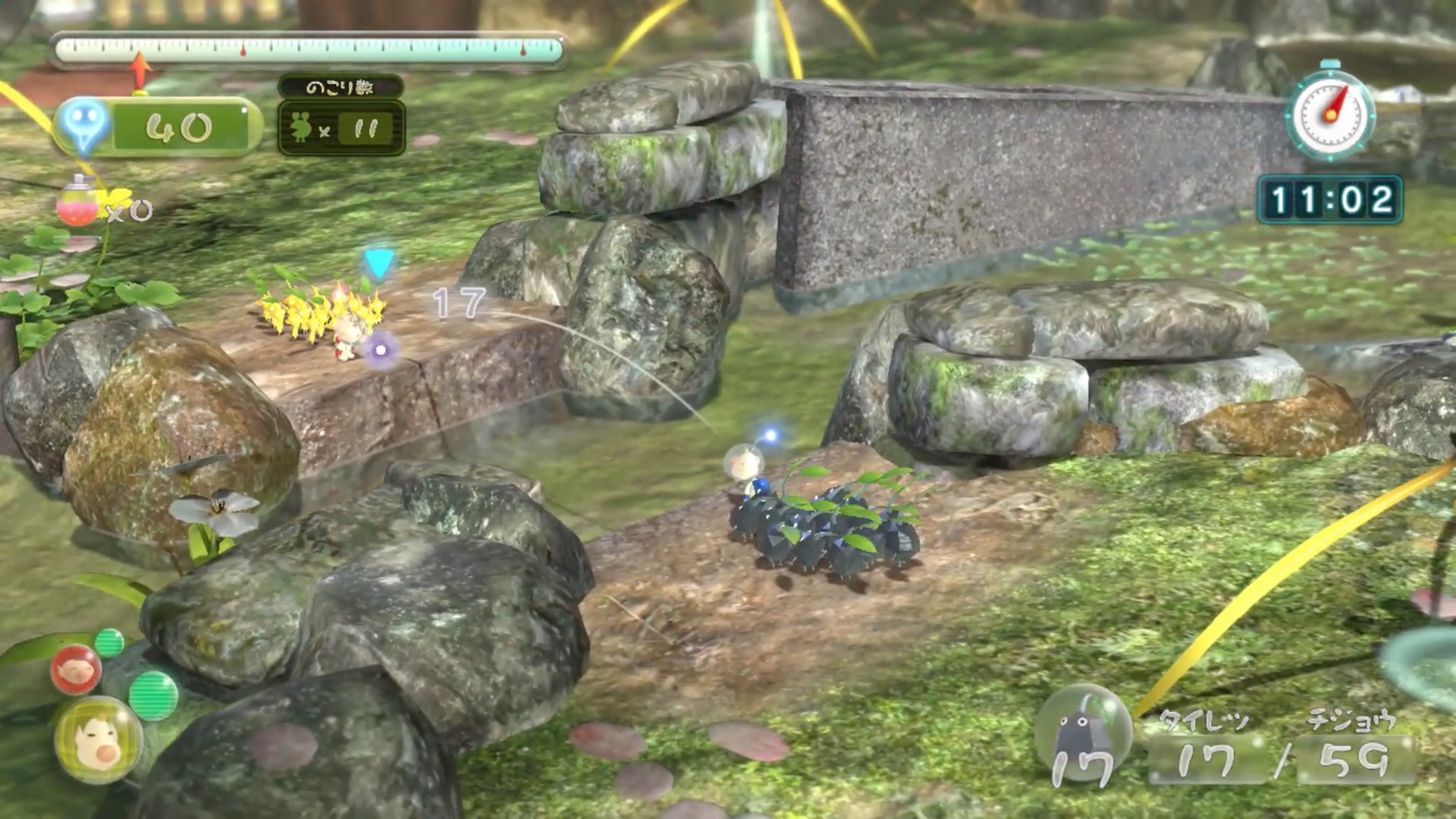
Task: Click the ultra-spicy spray bottle icon
Action: 77,202
